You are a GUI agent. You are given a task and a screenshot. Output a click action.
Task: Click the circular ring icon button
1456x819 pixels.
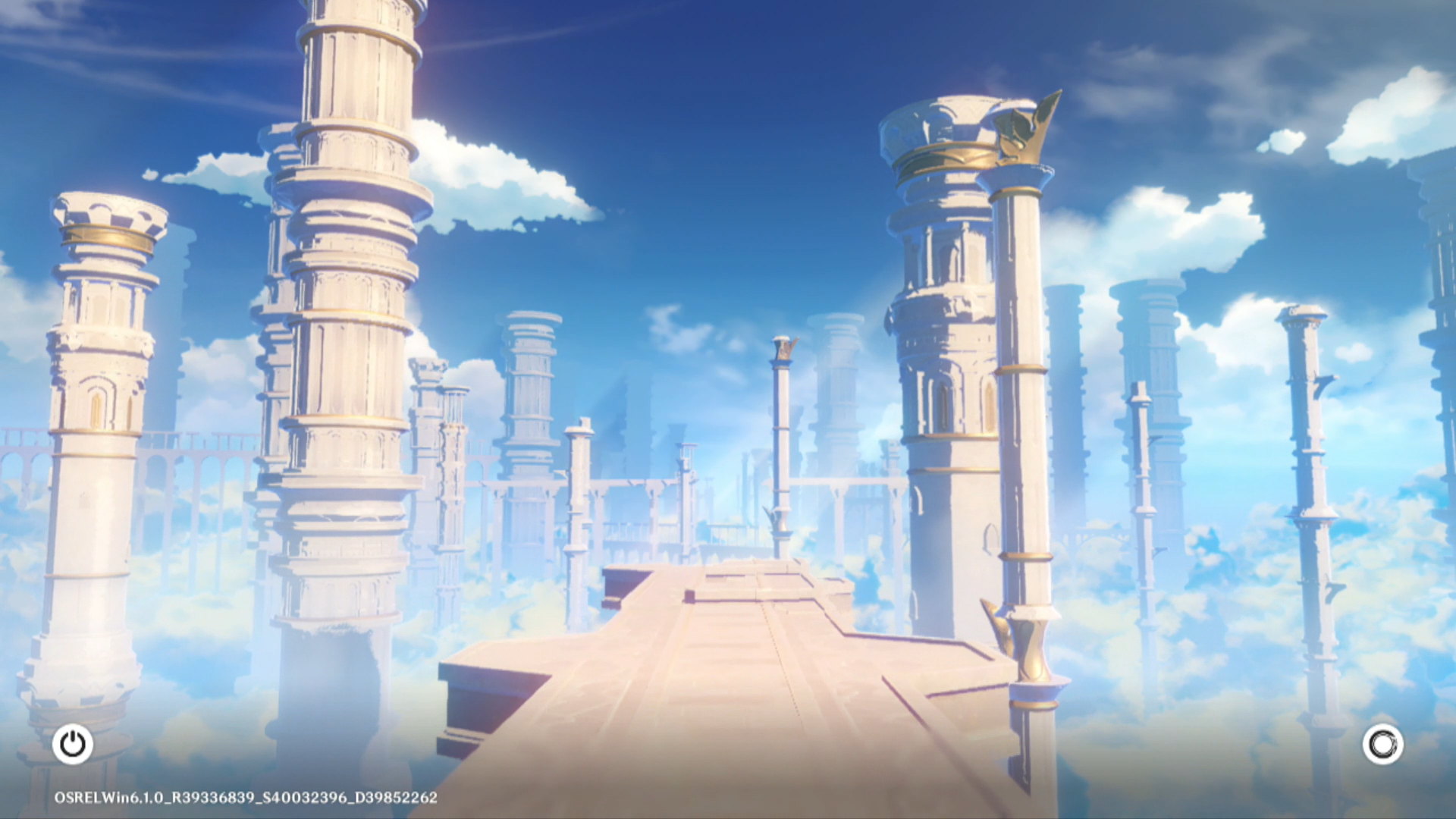pos(1382,744)
